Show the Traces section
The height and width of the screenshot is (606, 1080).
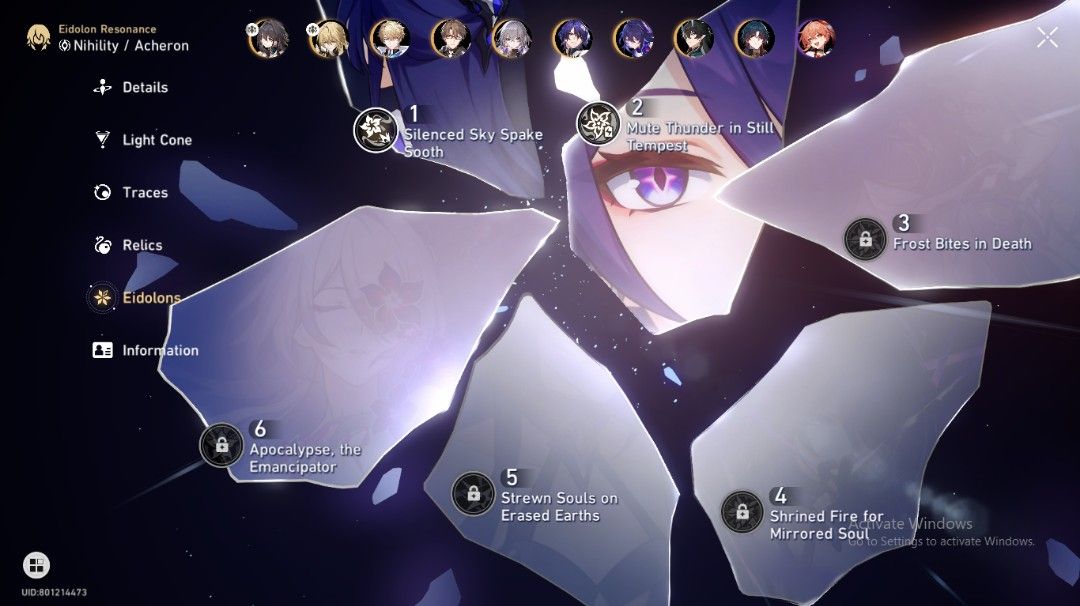[144, 193]
